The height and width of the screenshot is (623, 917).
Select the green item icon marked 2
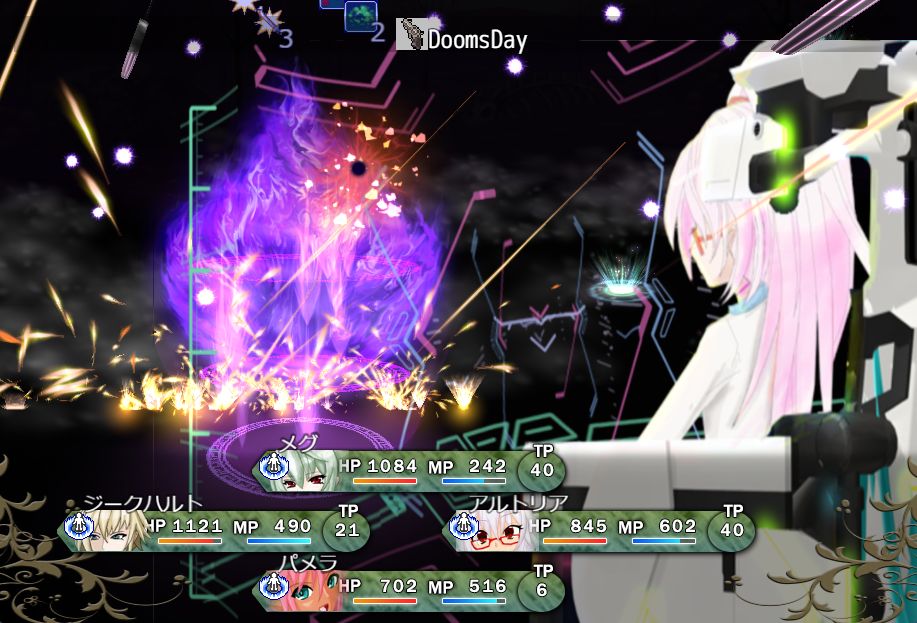coord(359,17)
